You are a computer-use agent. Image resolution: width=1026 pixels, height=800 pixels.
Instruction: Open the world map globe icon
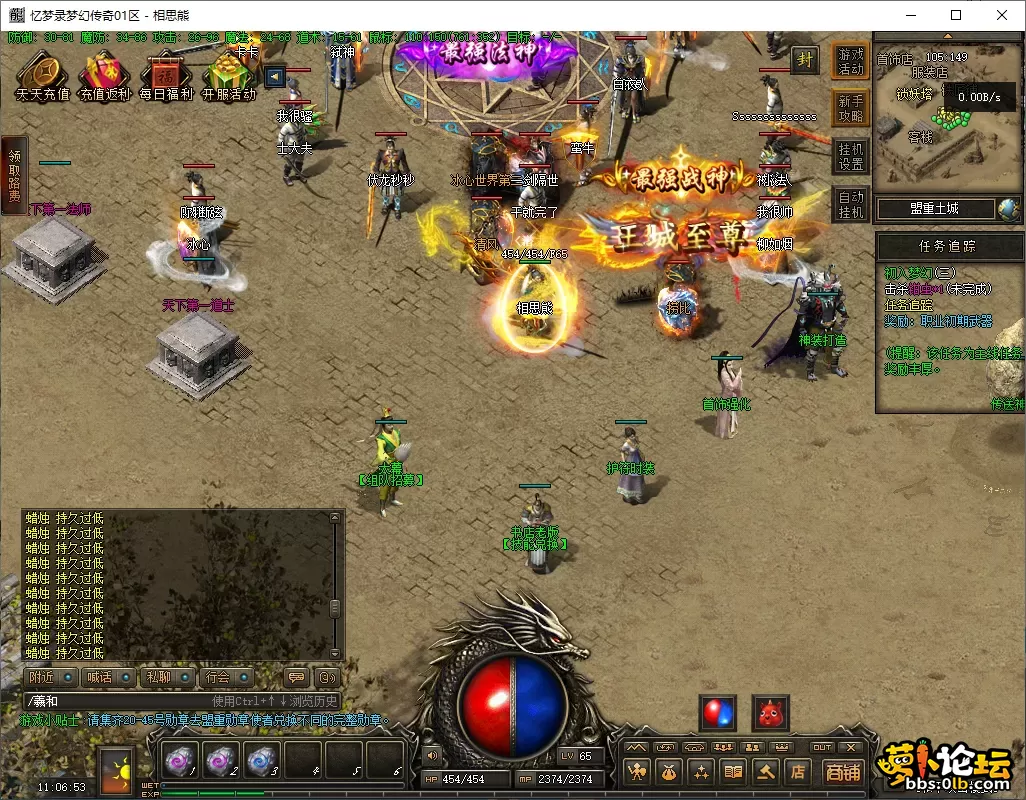click(x=1008, y=209)
